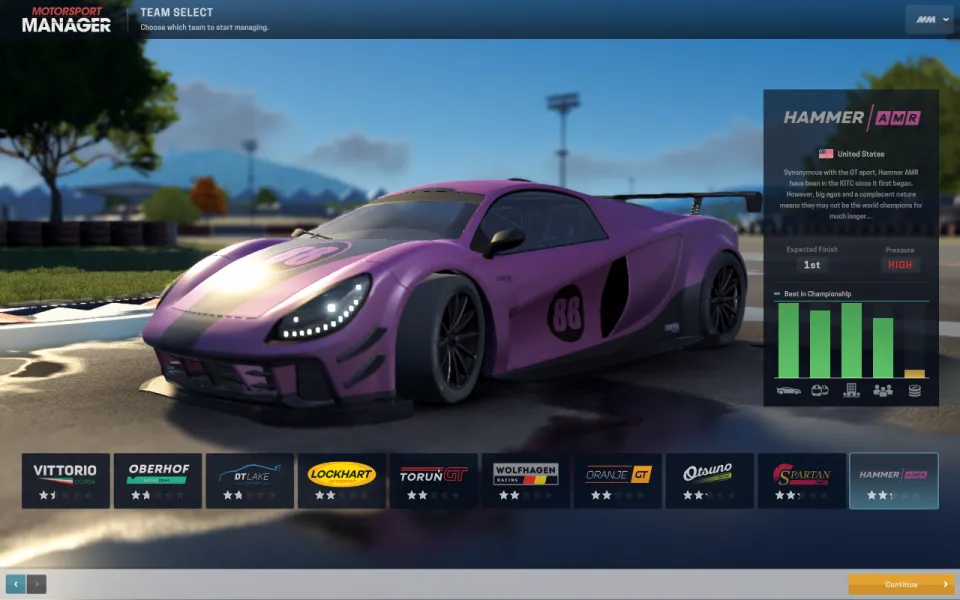Viewport: 960px width, 600px height.
Task: Click the forward arrow navigation button
Action: pos(37,584)
